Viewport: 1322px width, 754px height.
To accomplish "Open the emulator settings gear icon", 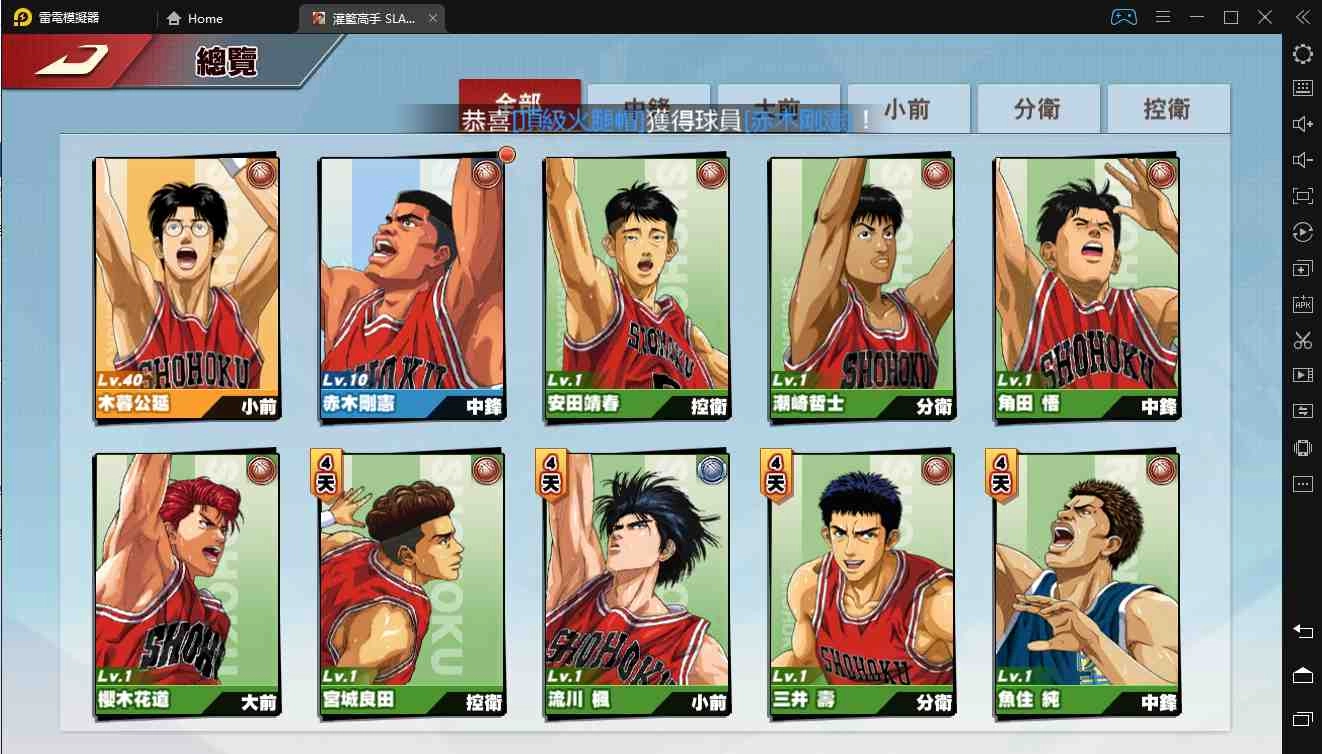I will click(1303, 54).
